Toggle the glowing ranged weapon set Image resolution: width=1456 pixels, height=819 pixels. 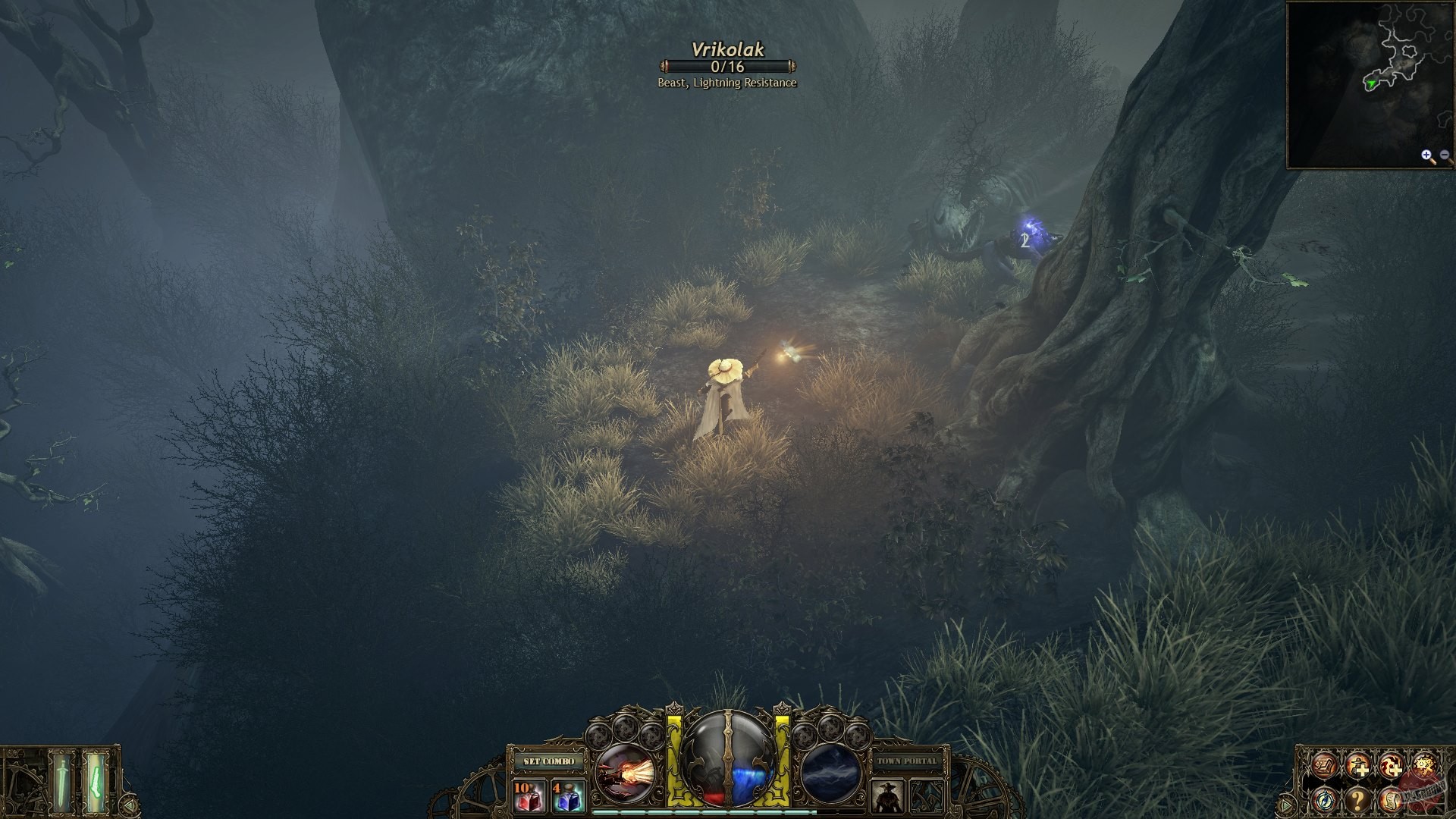(x=96, y=783)
